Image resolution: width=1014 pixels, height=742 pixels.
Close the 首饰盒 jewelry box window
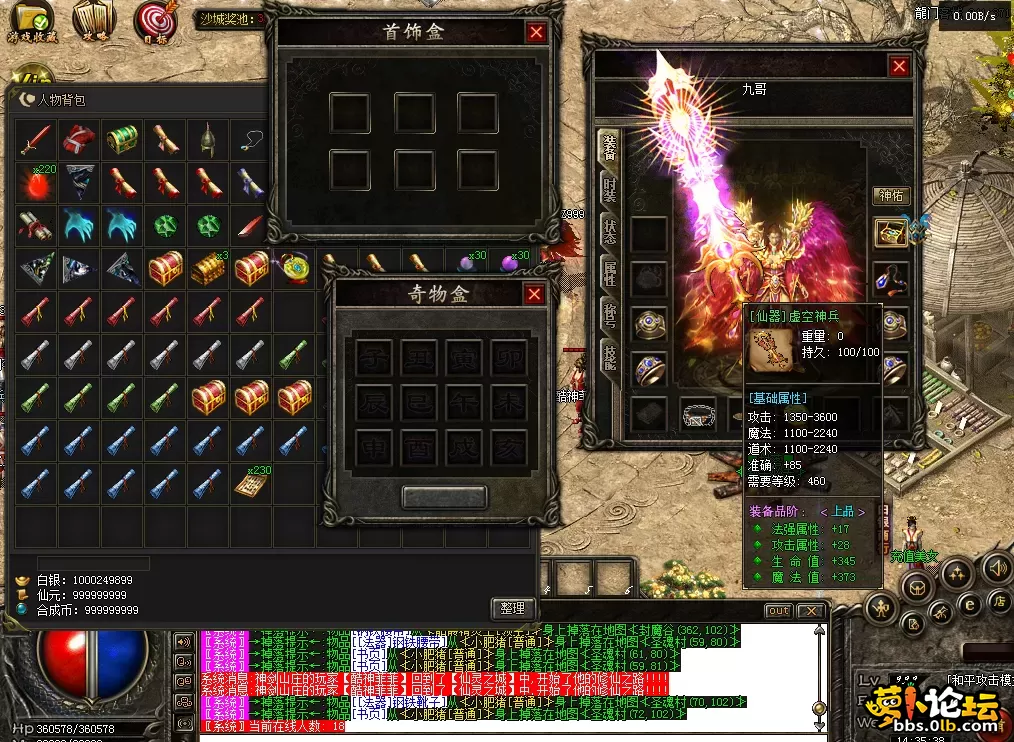537,32
